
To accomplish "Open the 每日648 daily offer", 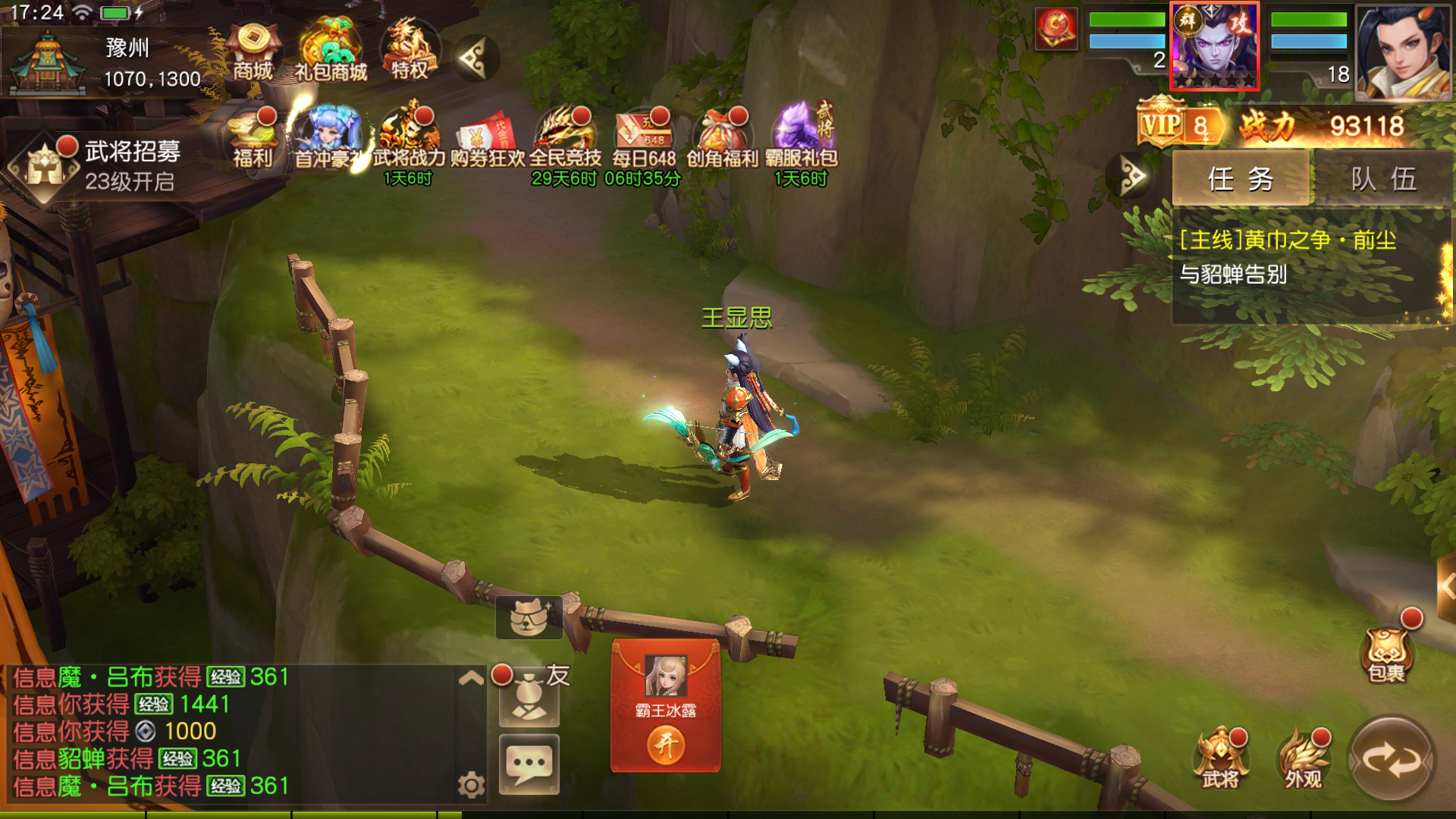I will [644, 138].
